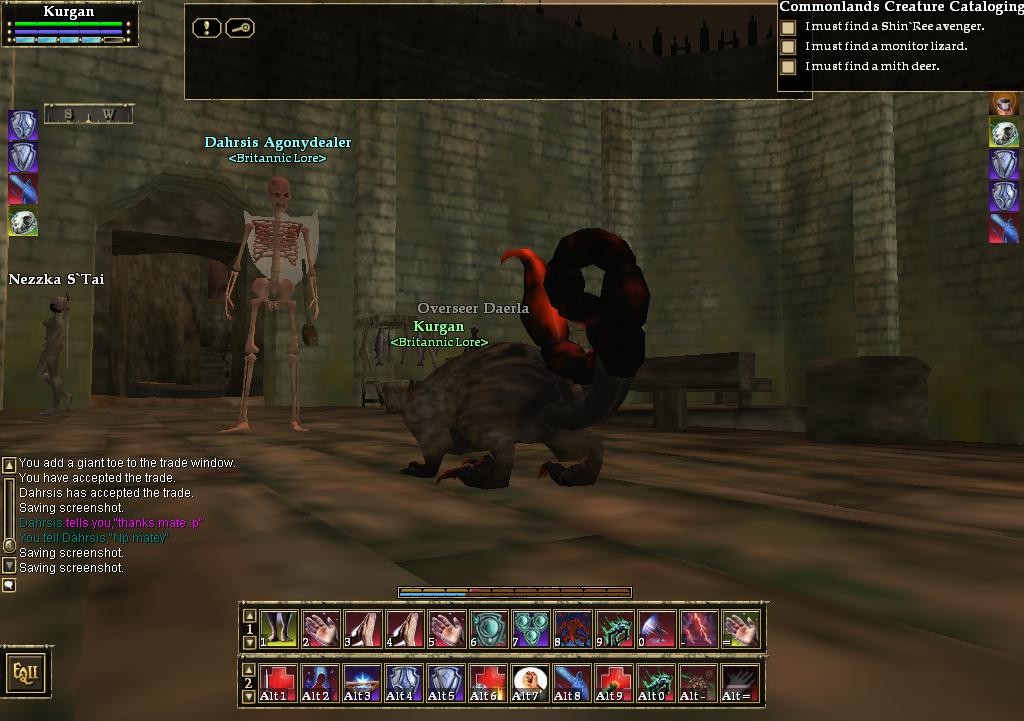Switch first hotbar to the next page using down arrow

pyautogui.click(x=250, y=643)
